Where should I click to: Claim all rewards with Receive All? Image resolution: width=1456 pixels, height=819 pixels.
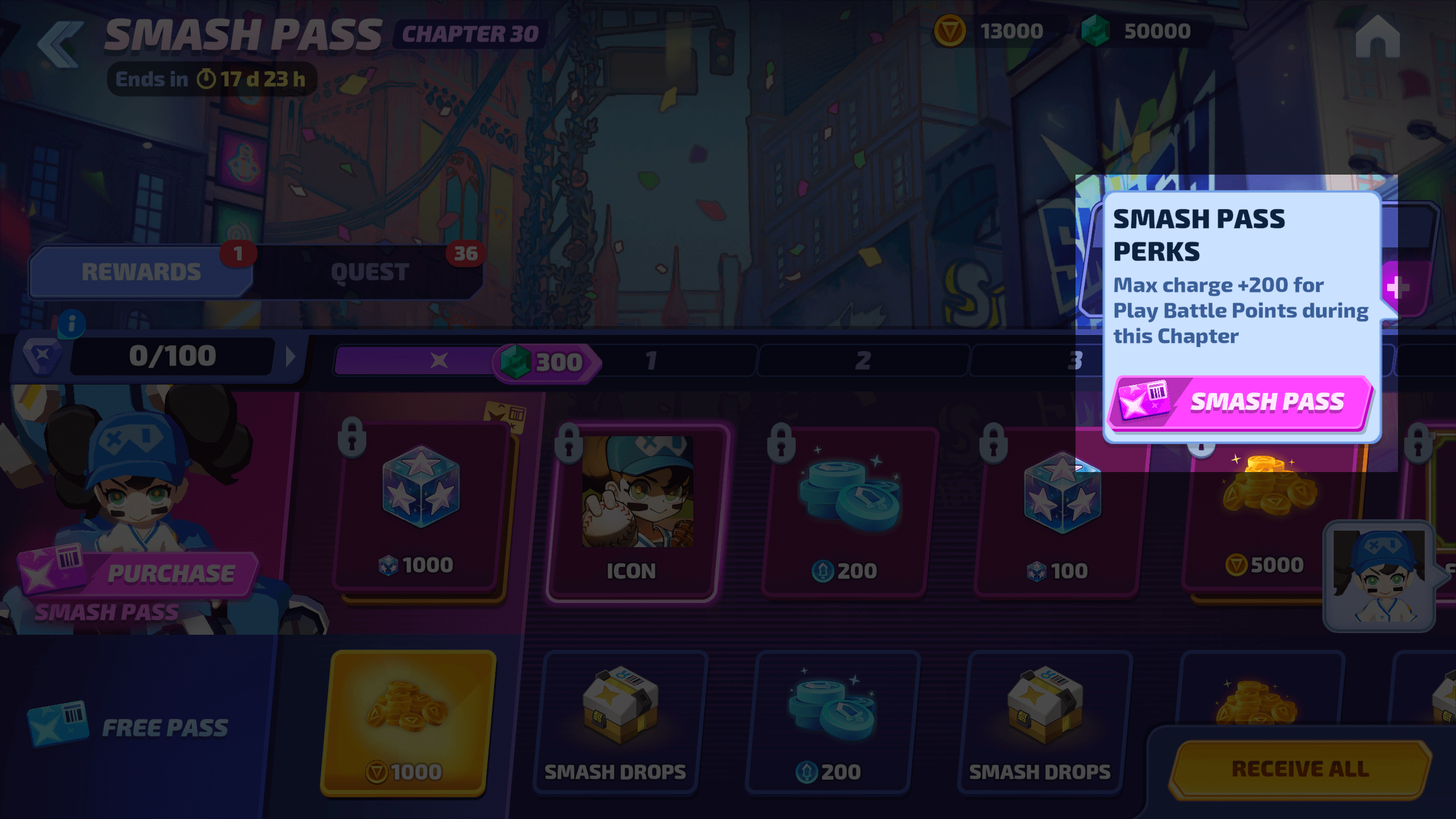point(1300,769)
